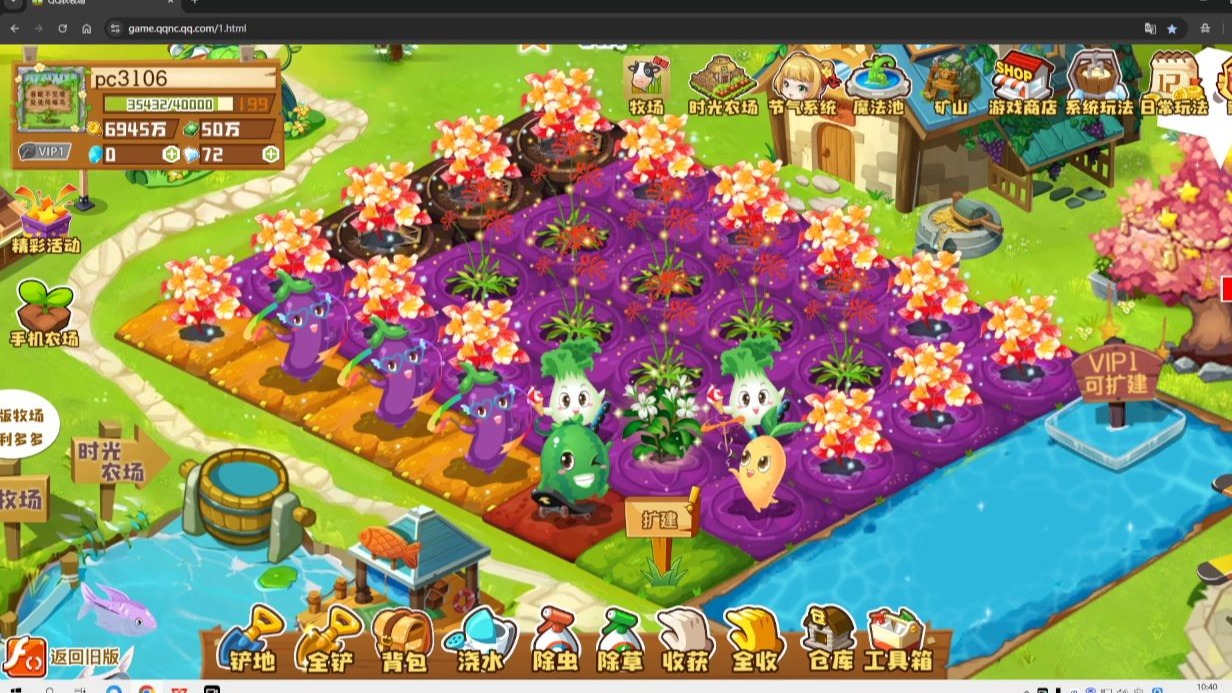
Task: Open the 精彩活动 events gift box
Action: [45, 220]
